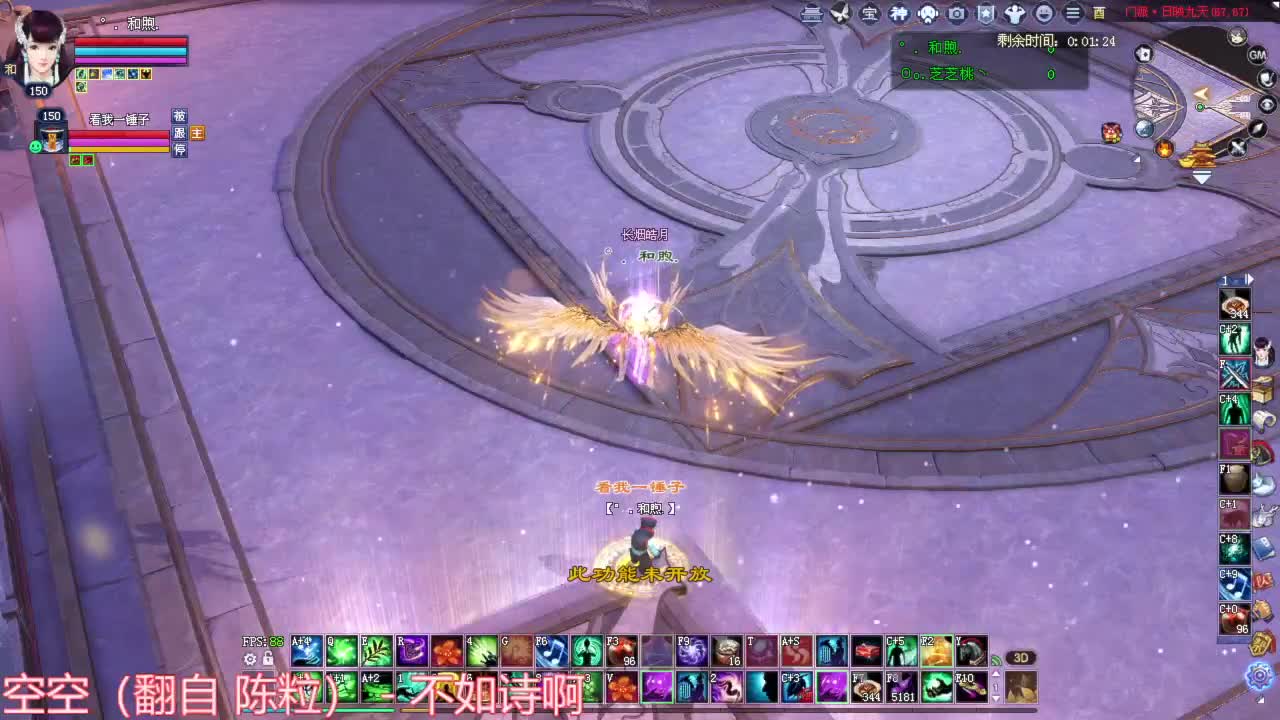
Task: Open the emoji face icon on the top bar
Action: pyautogui.click(x=1045, y=13)
